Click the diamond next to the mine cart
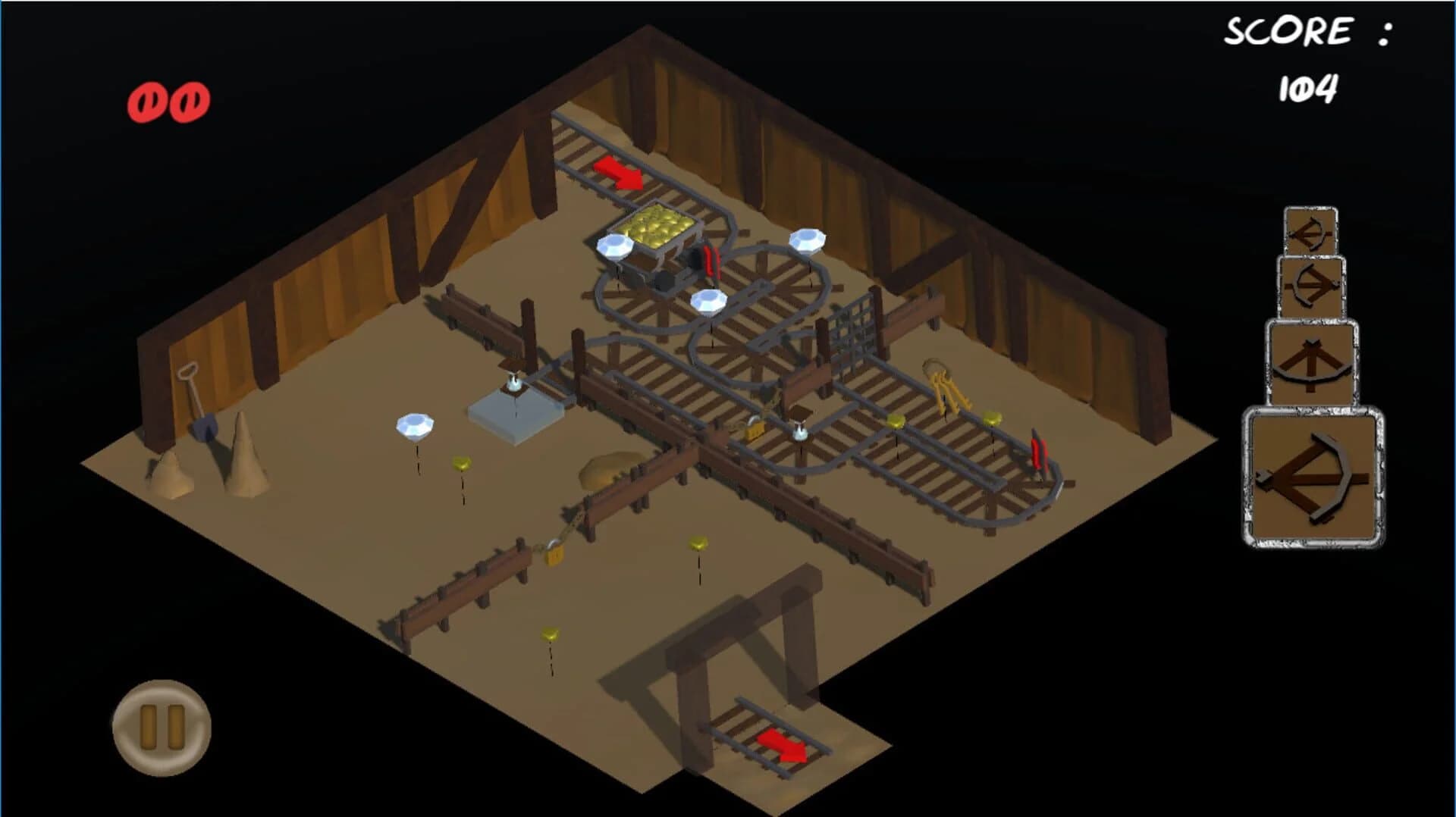Viewport: 1456px width, 817px height. (616, 248)
